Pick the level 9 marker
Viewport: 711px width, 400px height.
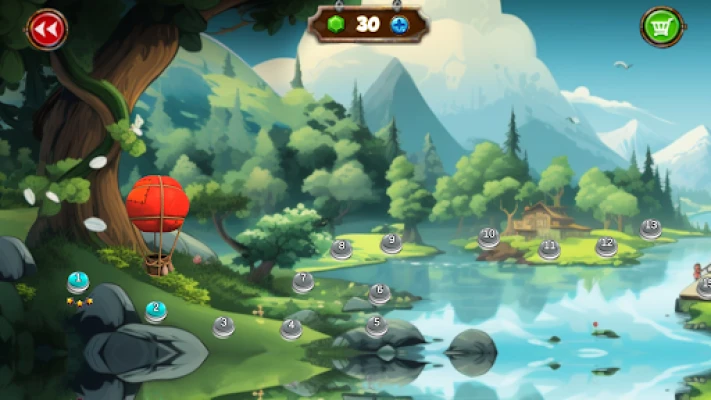[x=391, y=243]
